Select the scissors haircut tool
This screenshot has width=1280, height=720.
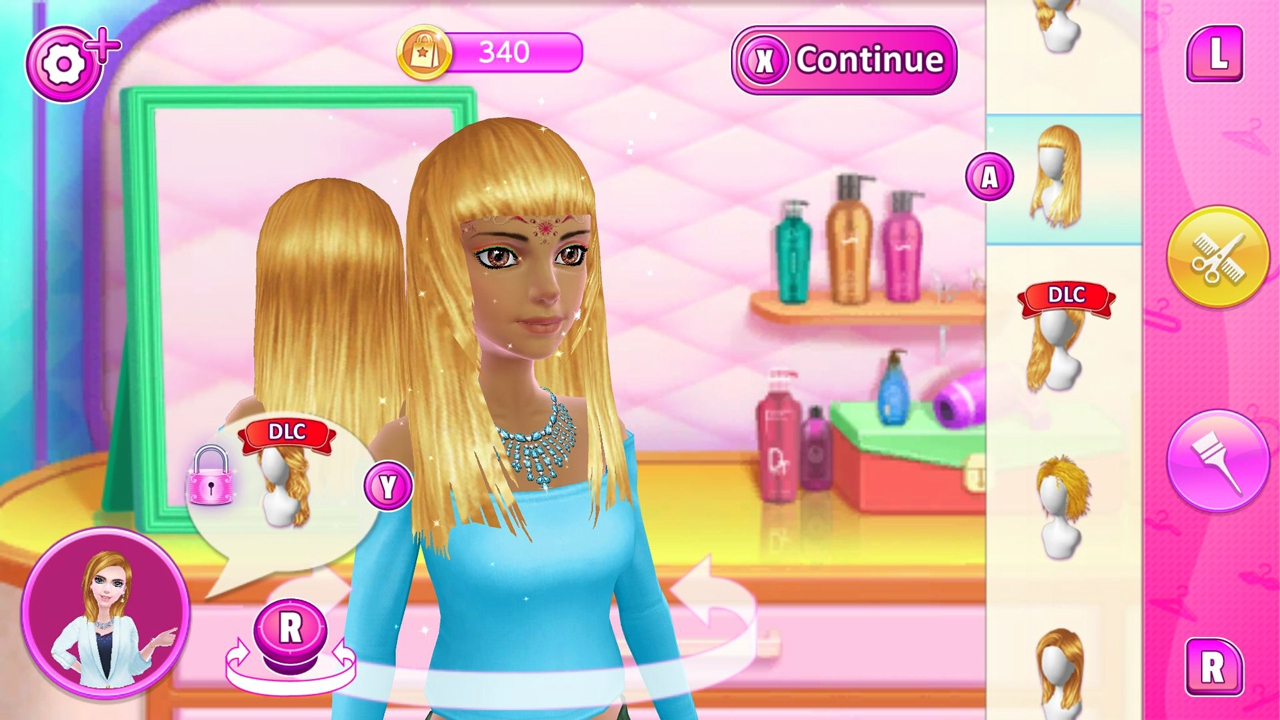(x=1218, y=257)
